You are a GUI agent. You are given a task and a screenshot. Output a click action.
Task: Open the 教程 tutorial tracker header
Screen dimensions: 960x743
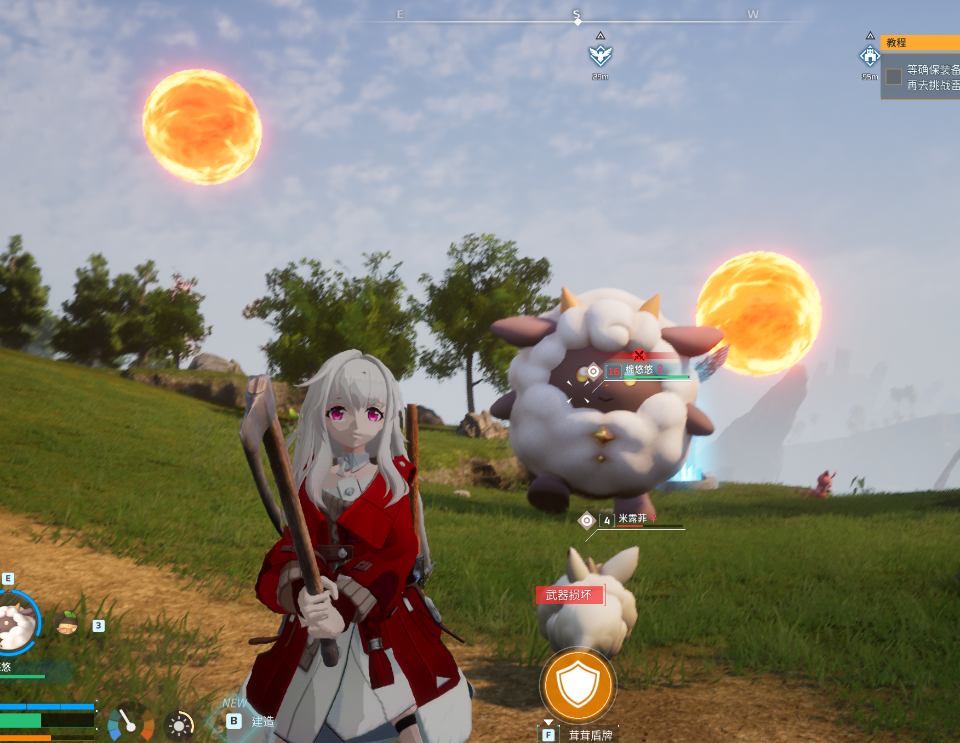click(x=920, y=43)
